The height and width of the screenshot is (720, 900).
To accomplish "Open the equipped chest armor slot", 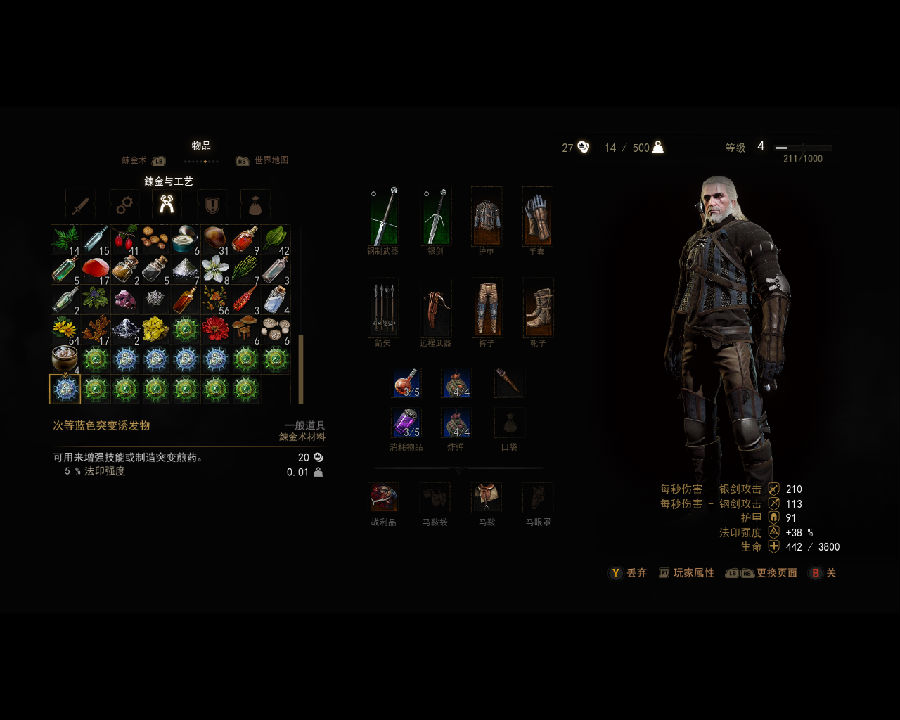I will 486,216.
